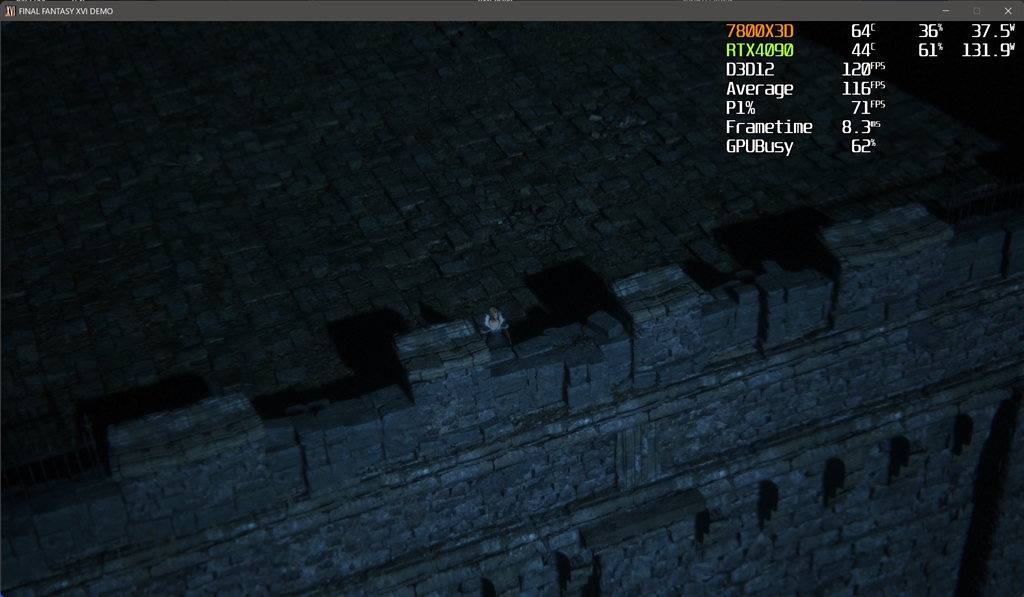Image resolution: width=1024 pixels, height=597 pixels.
Task: Minimize the game window
Action: point(946,11)
